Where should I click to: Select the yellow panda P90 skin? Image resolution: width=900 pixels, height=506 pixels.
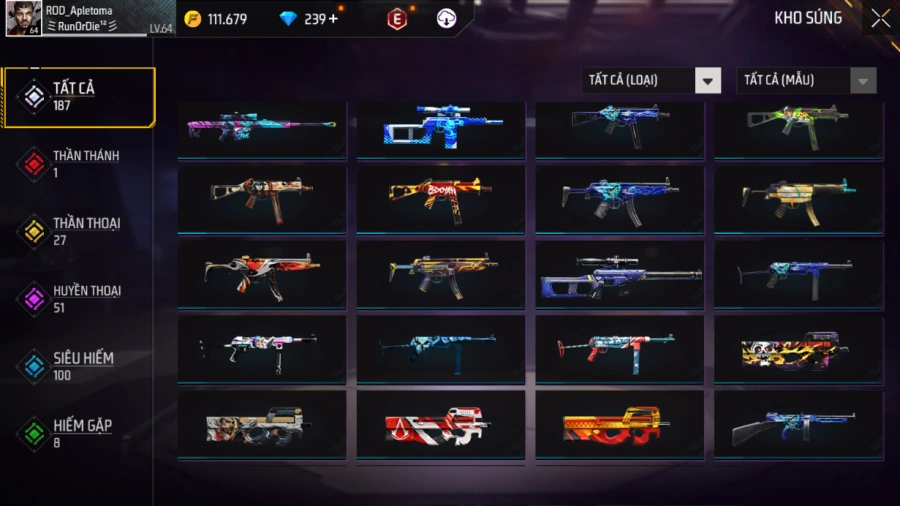pyautogui.click(x=797, y=350)
